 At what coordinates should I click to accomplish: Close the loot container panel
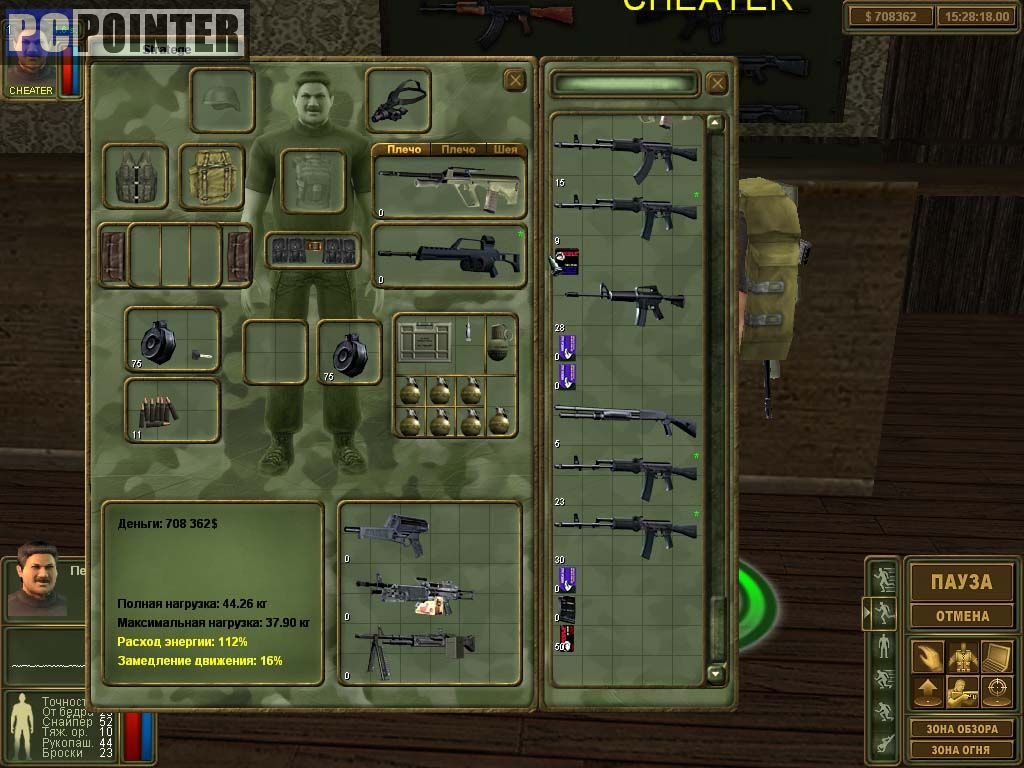click(x=716, y=83)
